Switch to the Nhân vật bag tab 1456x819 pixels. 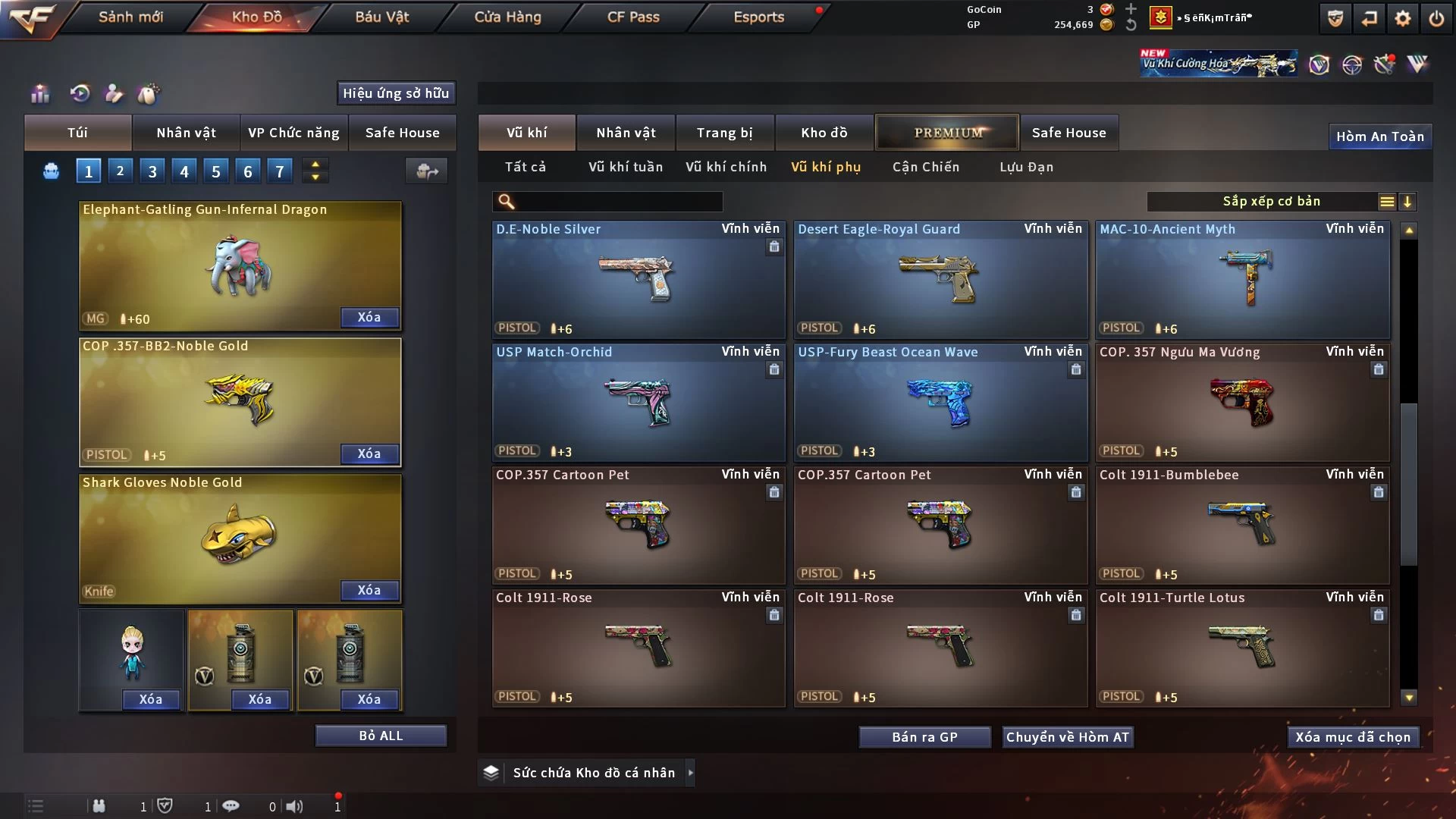[x=186, y=133]
